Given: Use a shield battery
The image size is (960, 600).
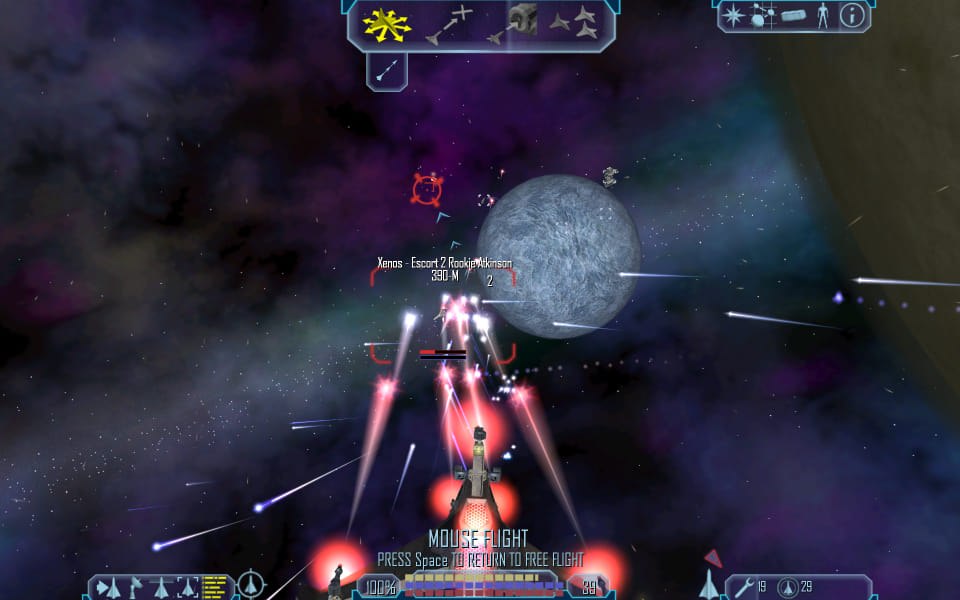Looking at the screenshot, I should pyautogui.click(x=787, y=586).
